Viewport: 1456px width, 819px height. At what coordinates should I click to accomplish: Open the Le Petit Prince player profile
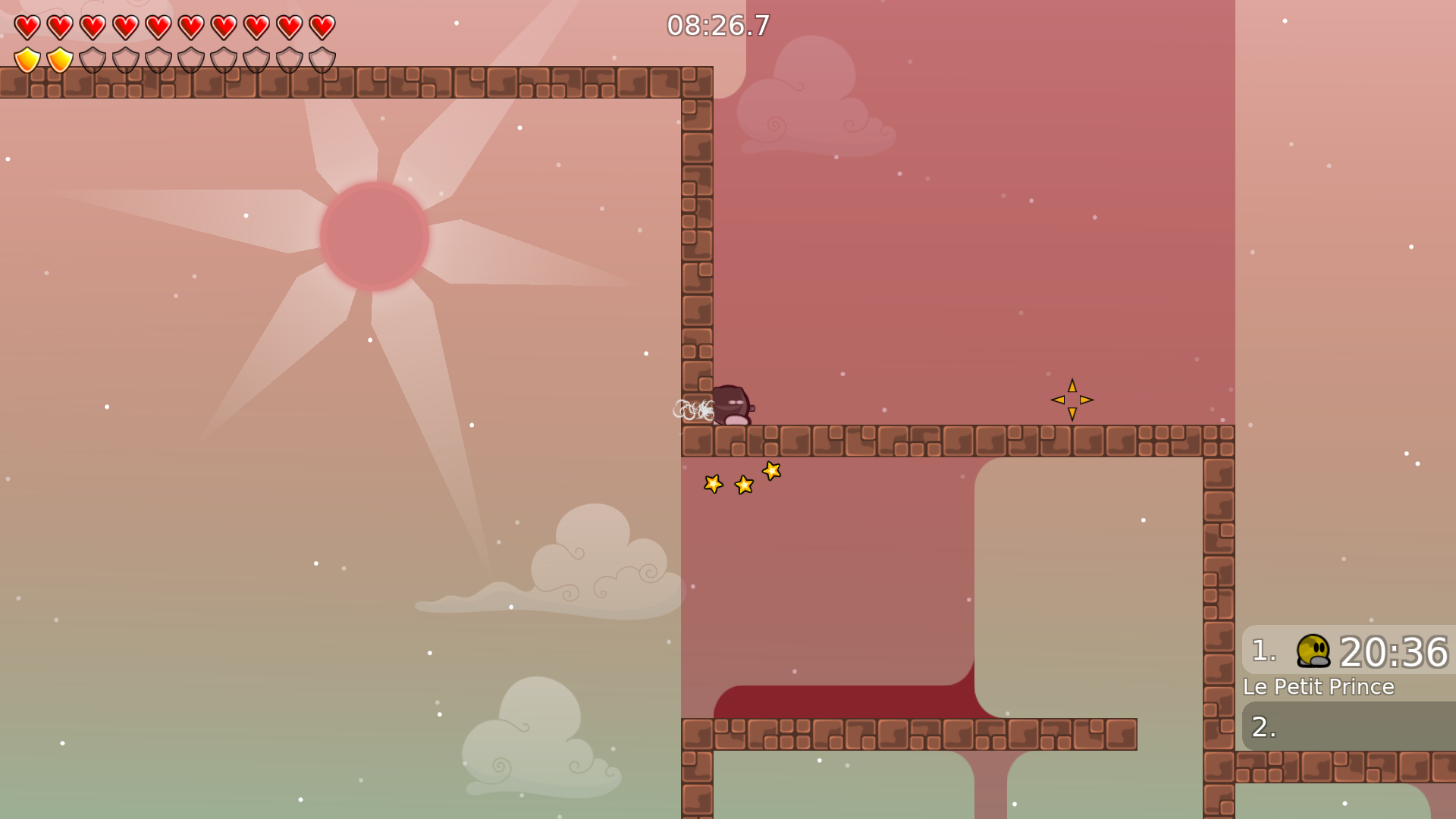pos(1319,687)
